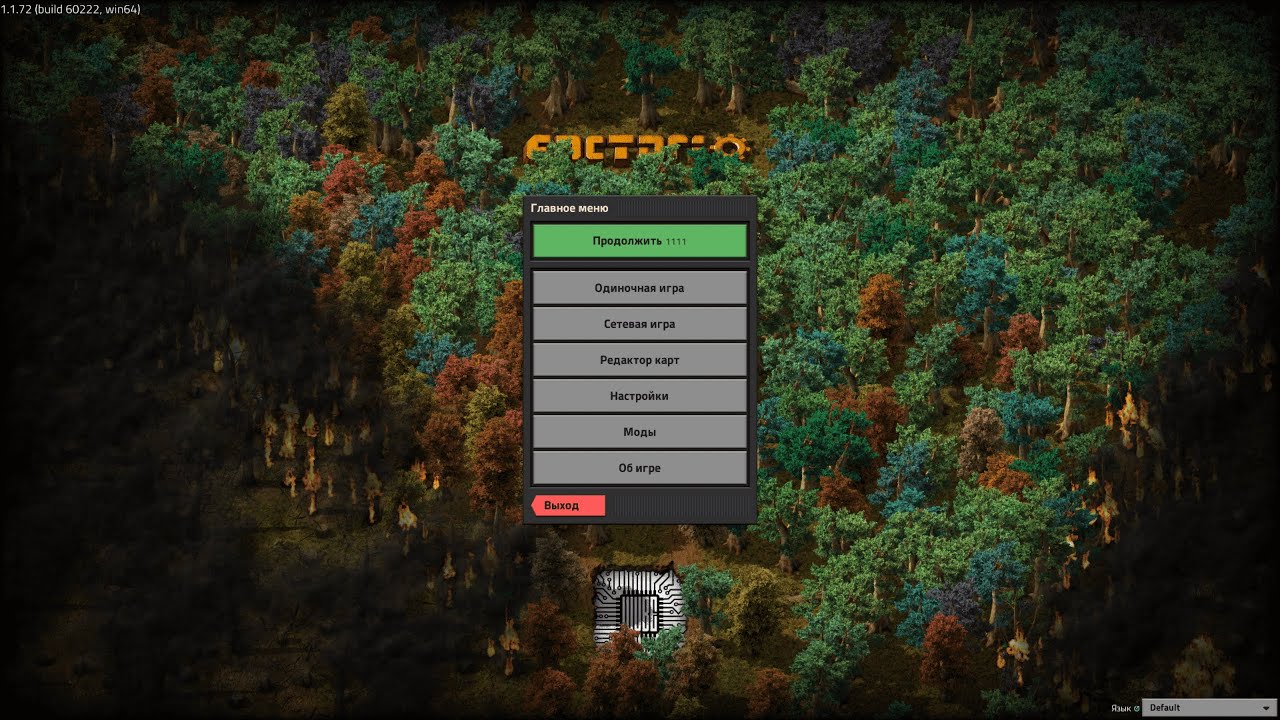Click the green Продолжить continue button
1280x720 pixels.
tap(639, 241)
